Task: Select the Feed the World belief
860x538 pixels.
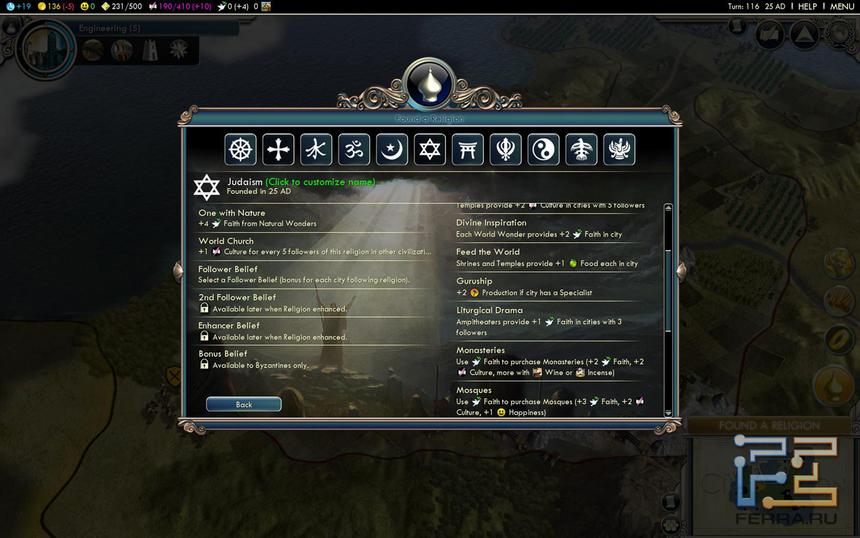Action: point(555,257)
